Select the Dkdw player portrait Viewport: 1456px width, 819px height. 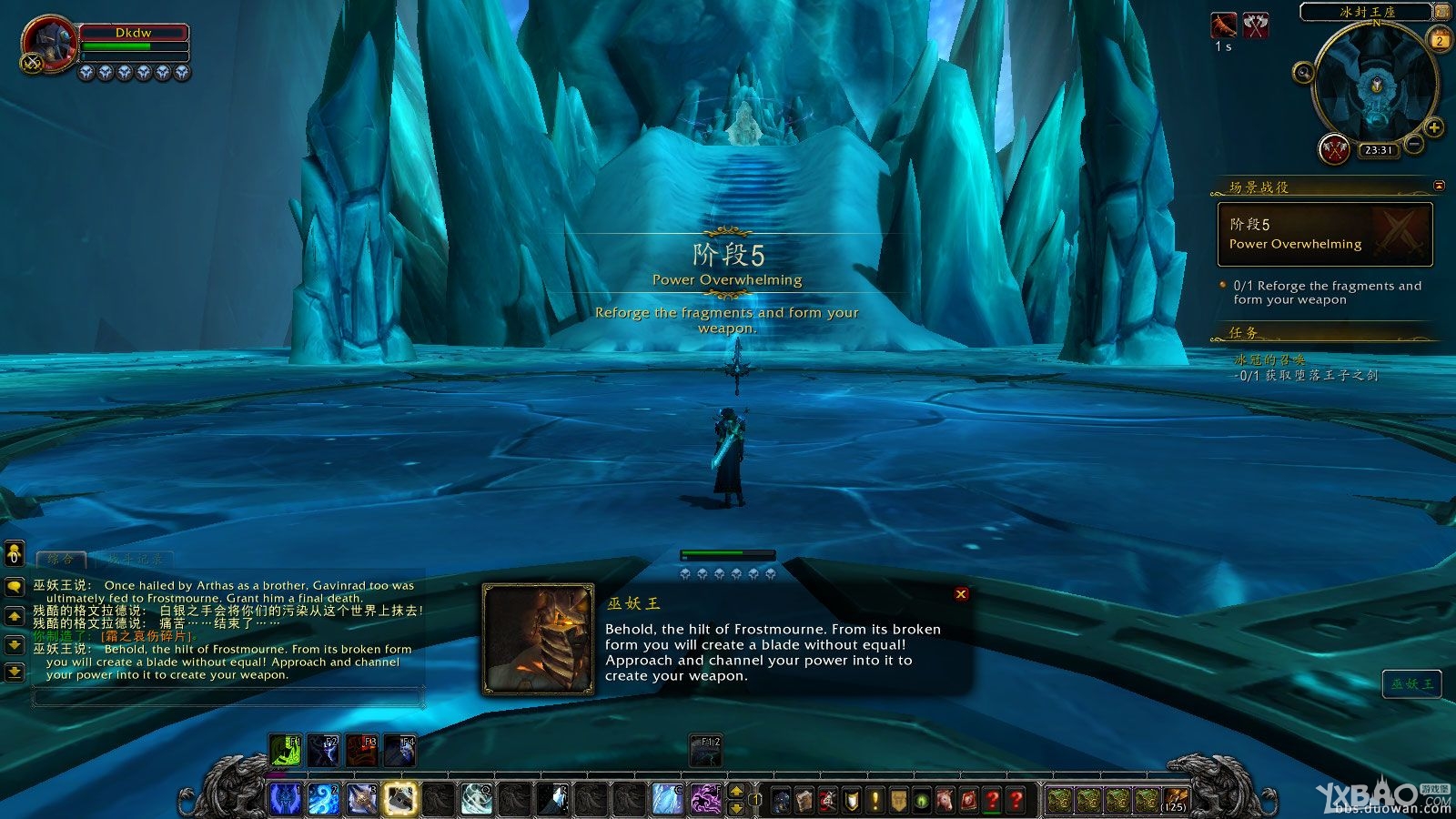(47, 44)
